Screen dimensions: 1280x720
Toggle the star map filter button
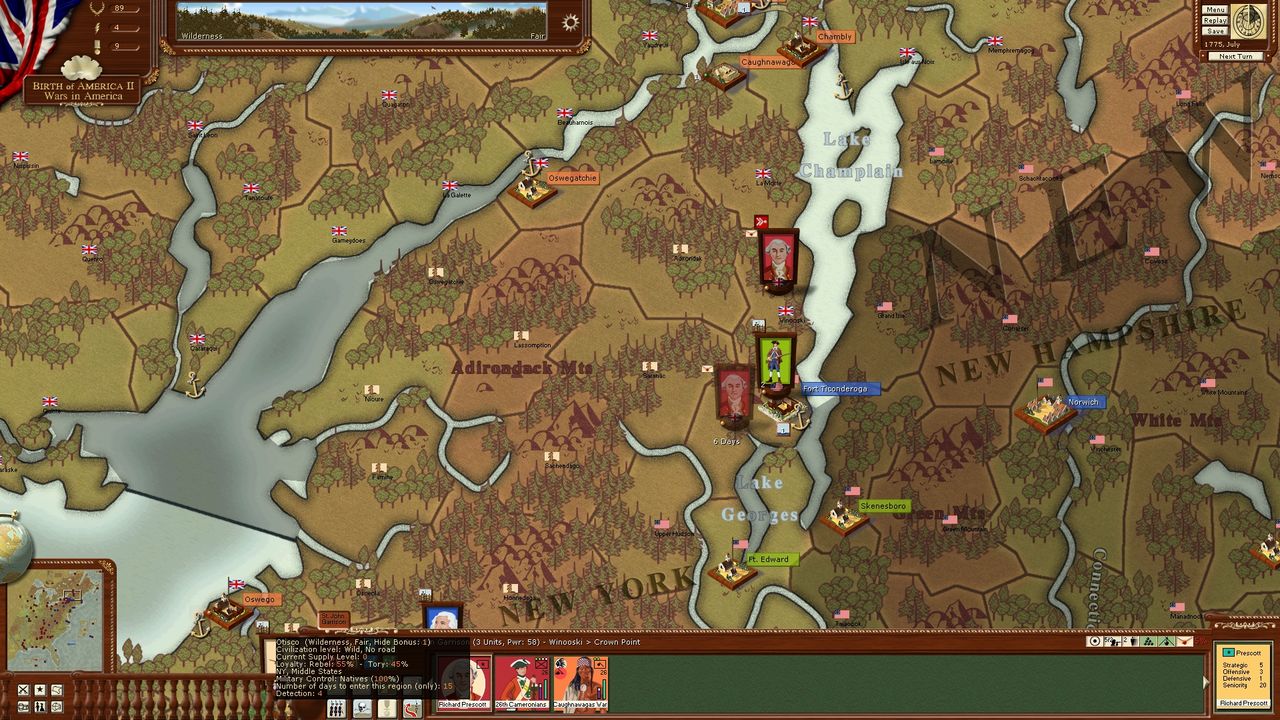tap(39, 690)
